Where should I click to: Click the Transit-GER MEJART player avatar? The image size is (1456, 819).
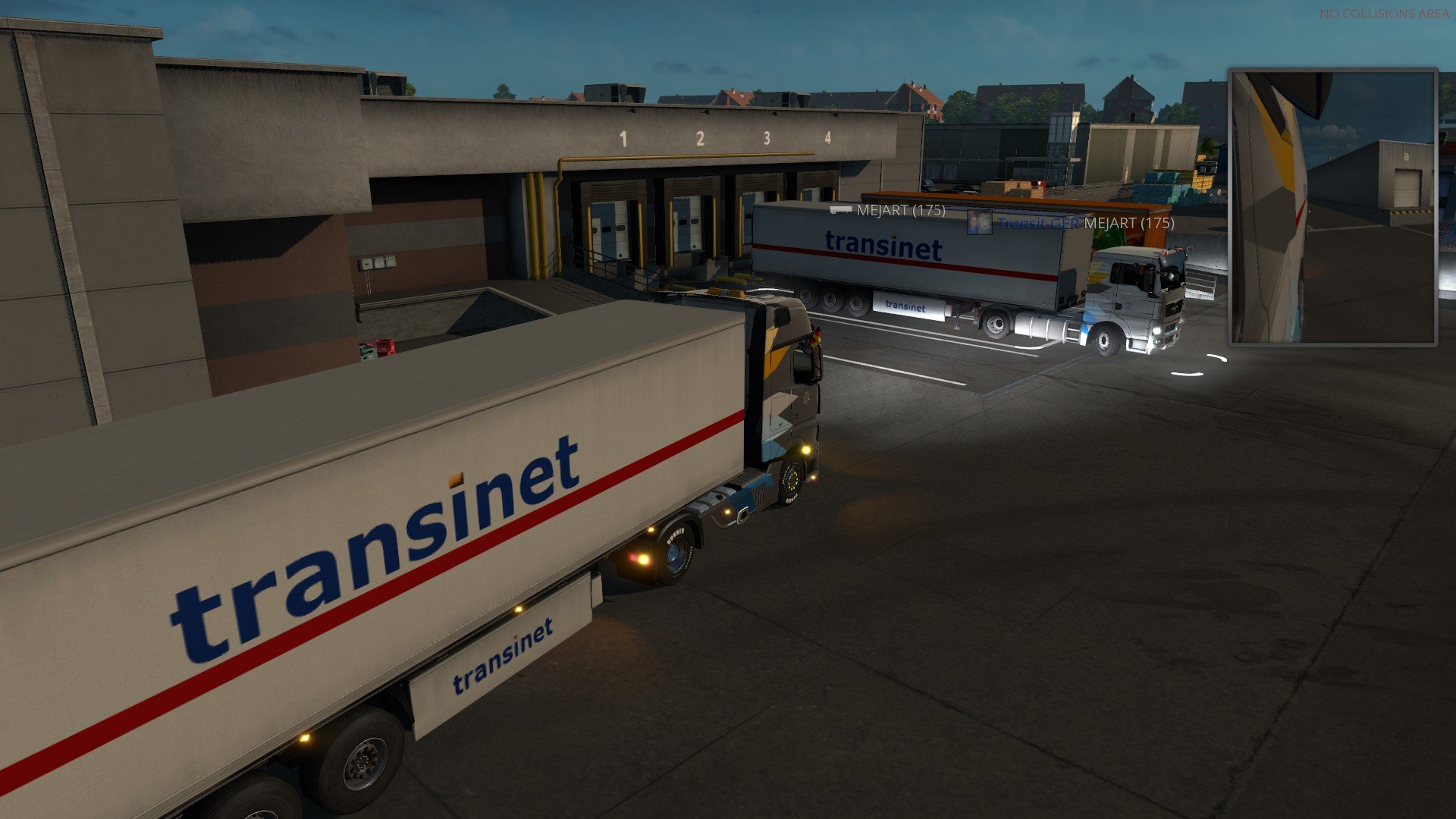click(979, 222)
